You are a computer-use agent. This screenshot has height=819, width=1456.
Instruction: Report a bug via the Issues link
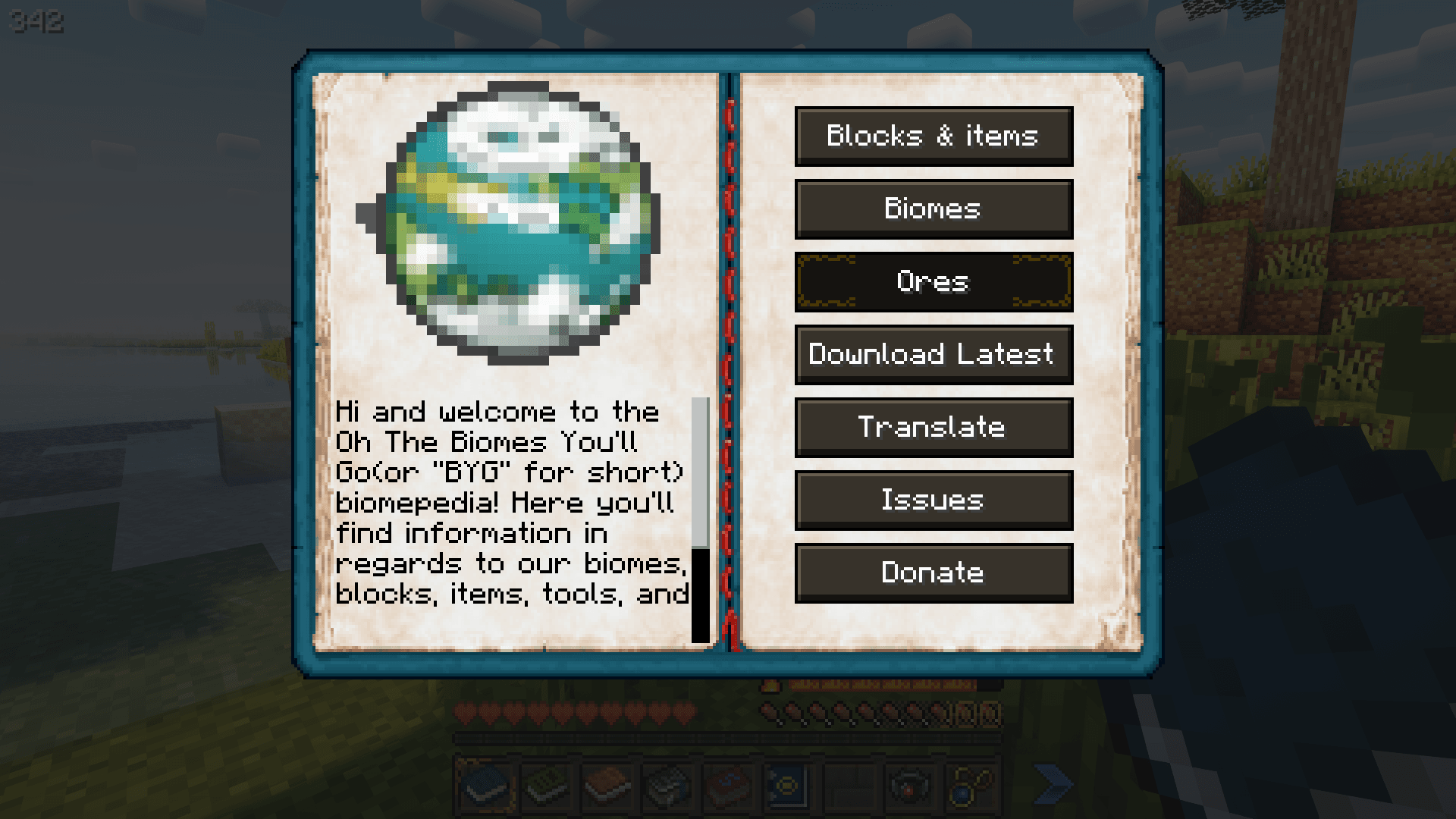(x=933, y=500)
